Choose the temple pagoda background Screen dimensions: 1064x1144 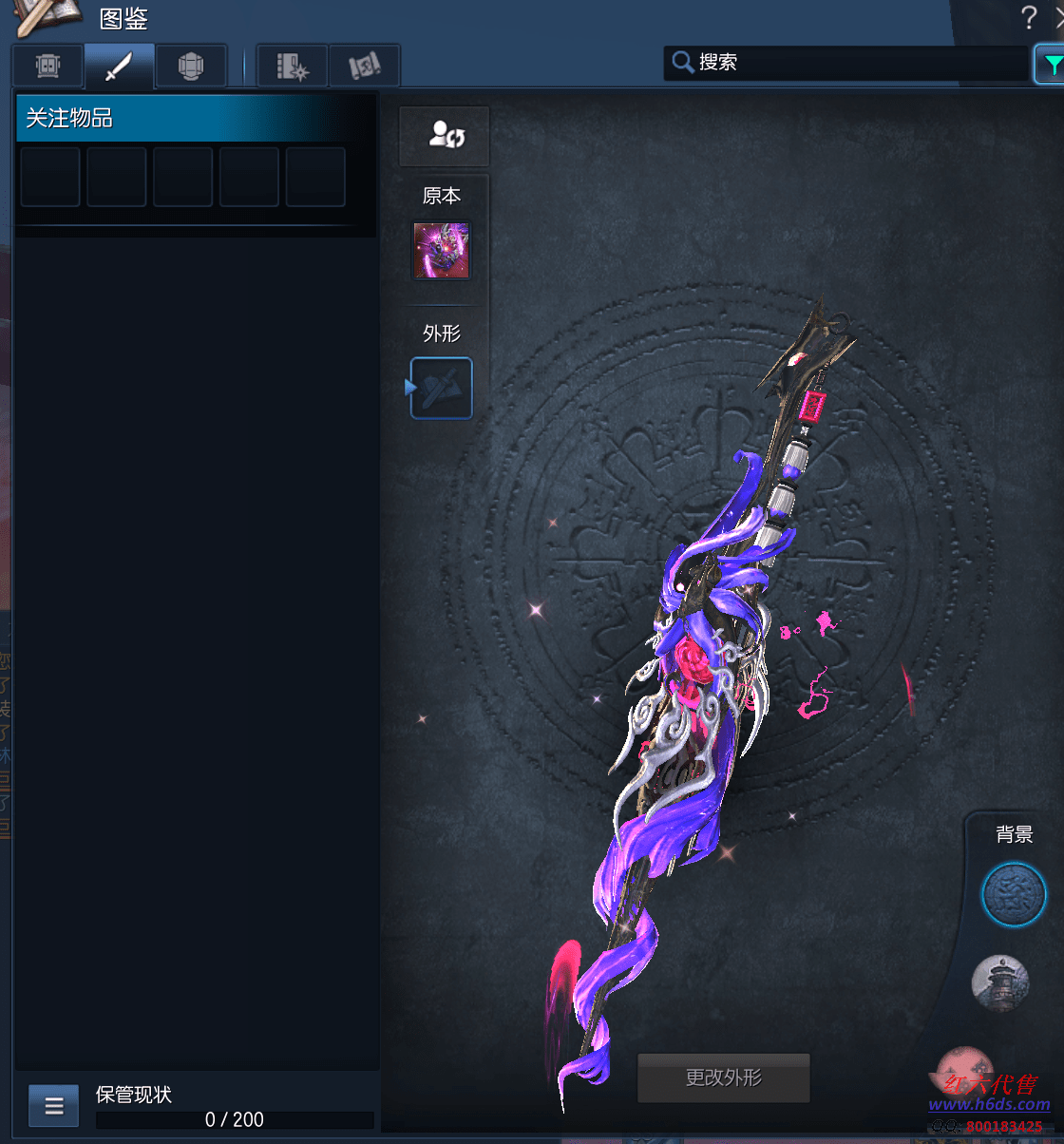pyautogui.click(x=1000, y=982)
